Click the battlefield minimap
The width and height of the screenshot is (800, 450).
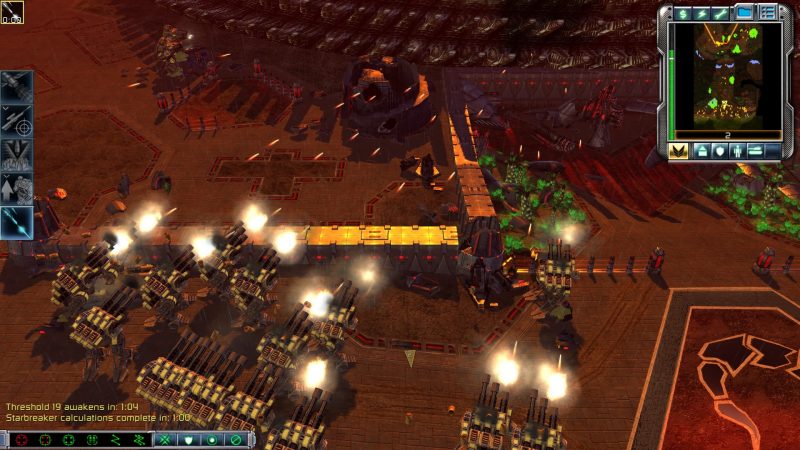coord(726,75)
